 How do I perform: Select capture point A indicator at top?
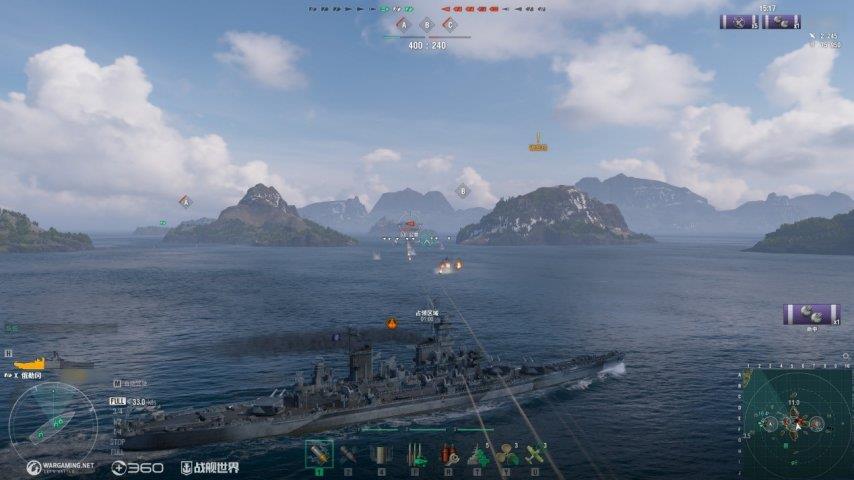402,25
